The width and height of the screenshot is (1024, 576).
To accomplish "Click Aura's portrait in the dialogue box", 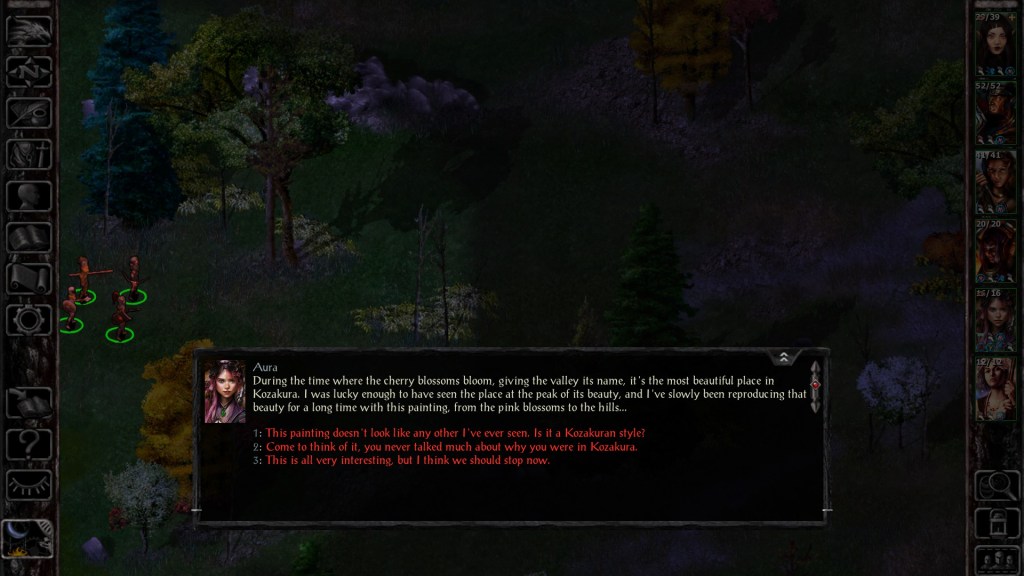I will point(225,391).
